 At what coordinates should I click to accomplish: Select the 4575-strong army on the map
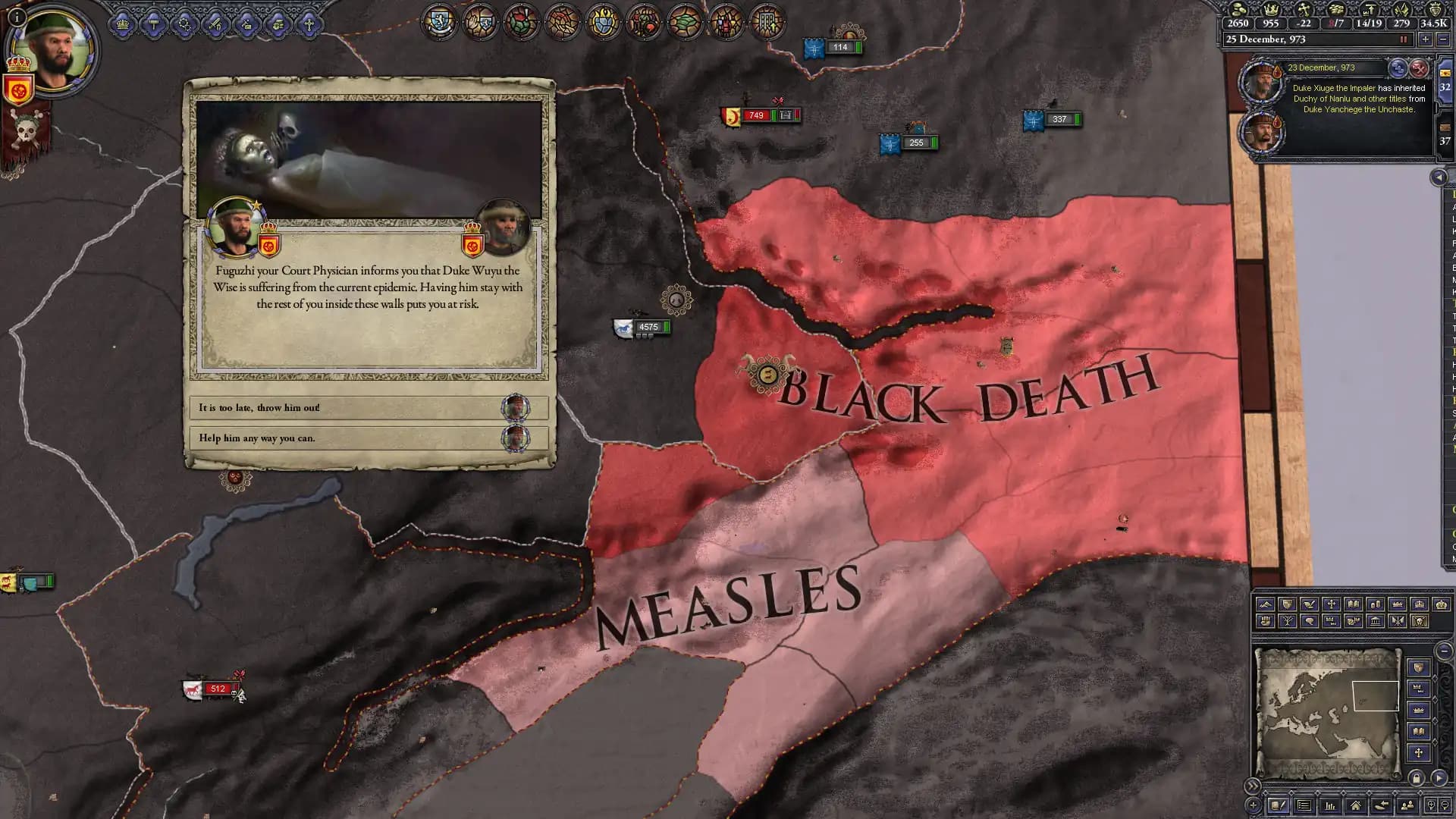coord(641,328)
